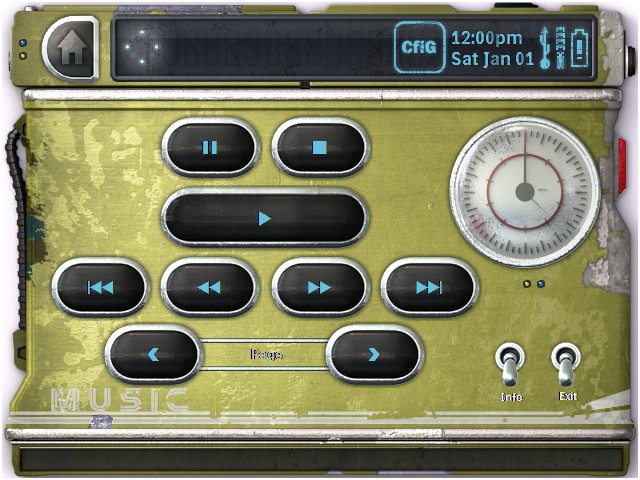This screenshot has height=480, width=640.
Task: Skip to the previous track
Action: pyautogui.click(x=100, y=288)
